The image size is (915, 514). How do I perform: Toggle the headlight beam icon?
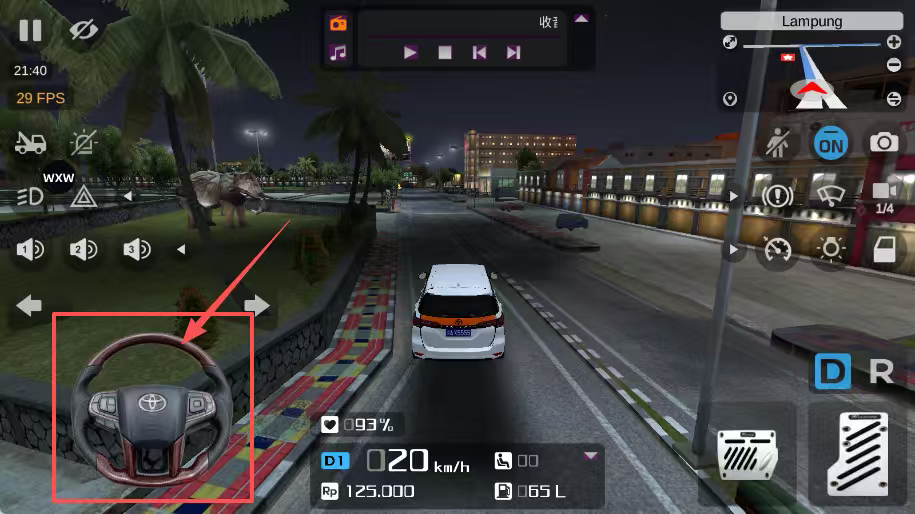click(x=30, y=196)
